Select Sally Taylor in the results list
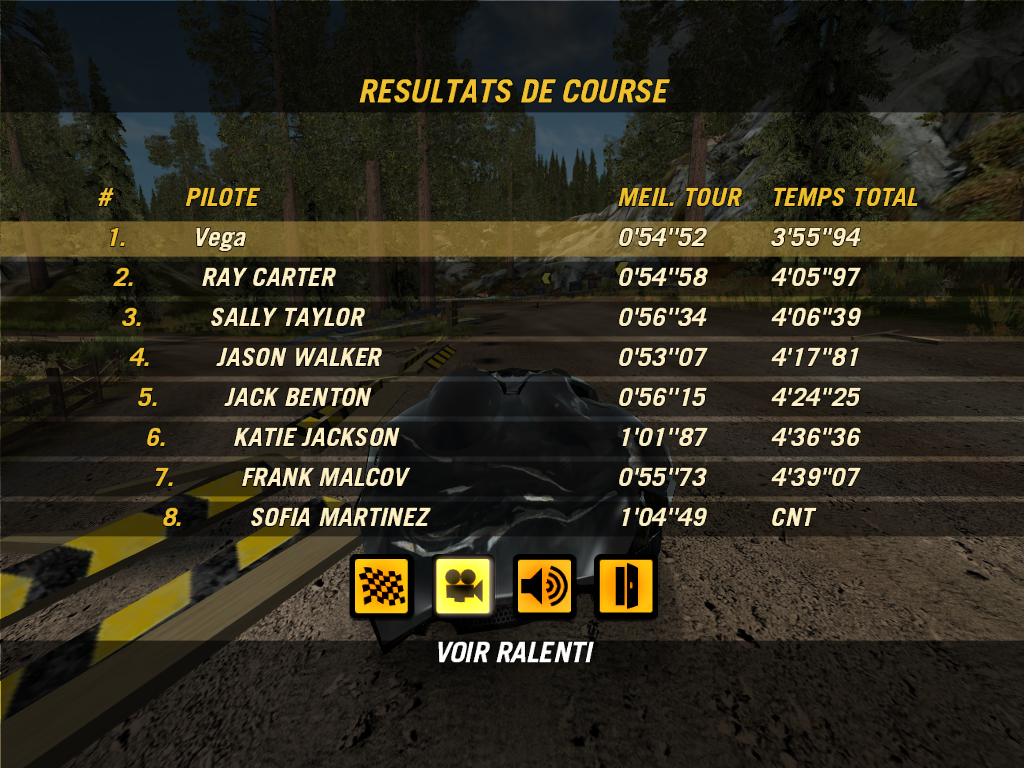The height and width of the screenshot is (768, 1025). point(512,318)
